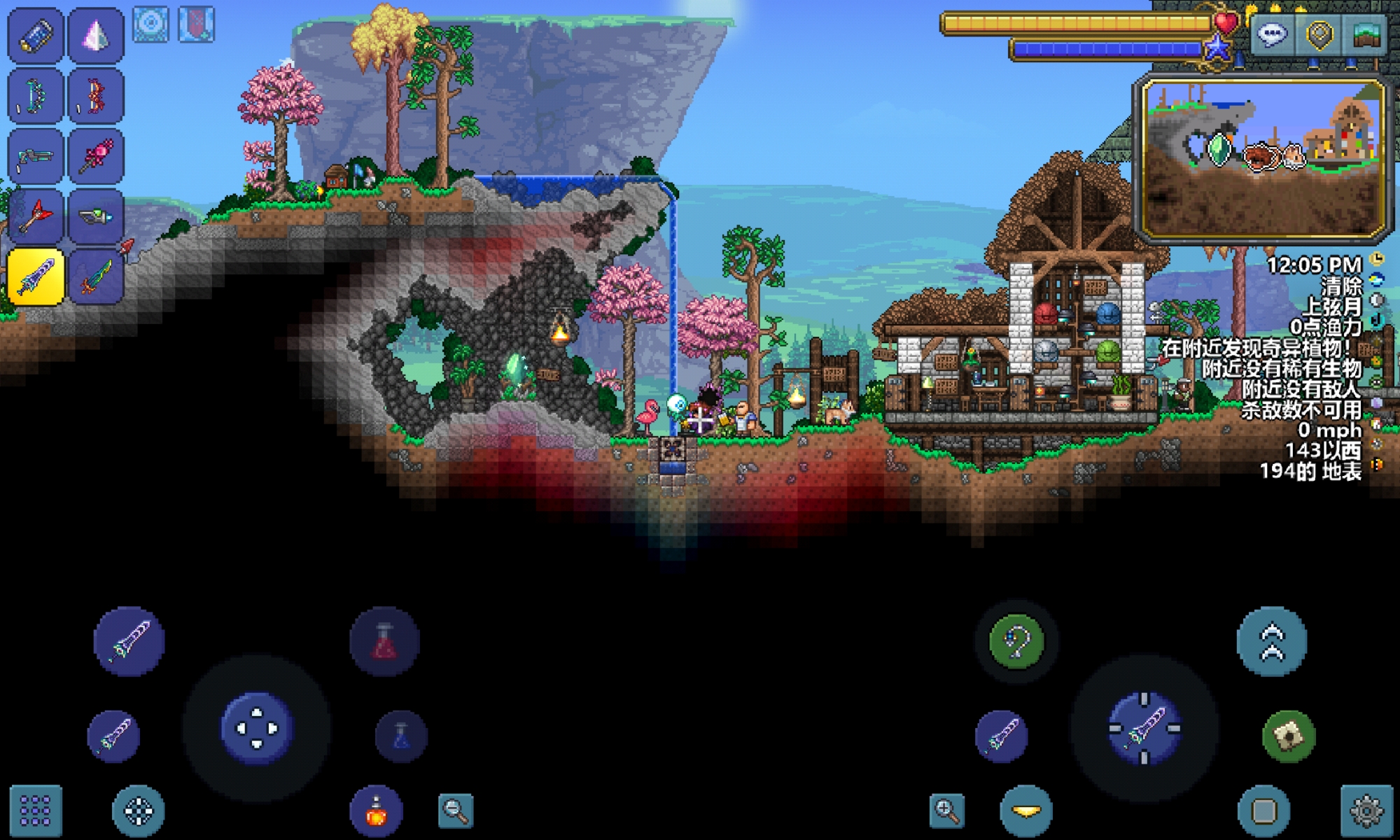Screen dimensions: 1400x840
Task: Tap the yellow down-arrow button
Action: (1026, 811)
